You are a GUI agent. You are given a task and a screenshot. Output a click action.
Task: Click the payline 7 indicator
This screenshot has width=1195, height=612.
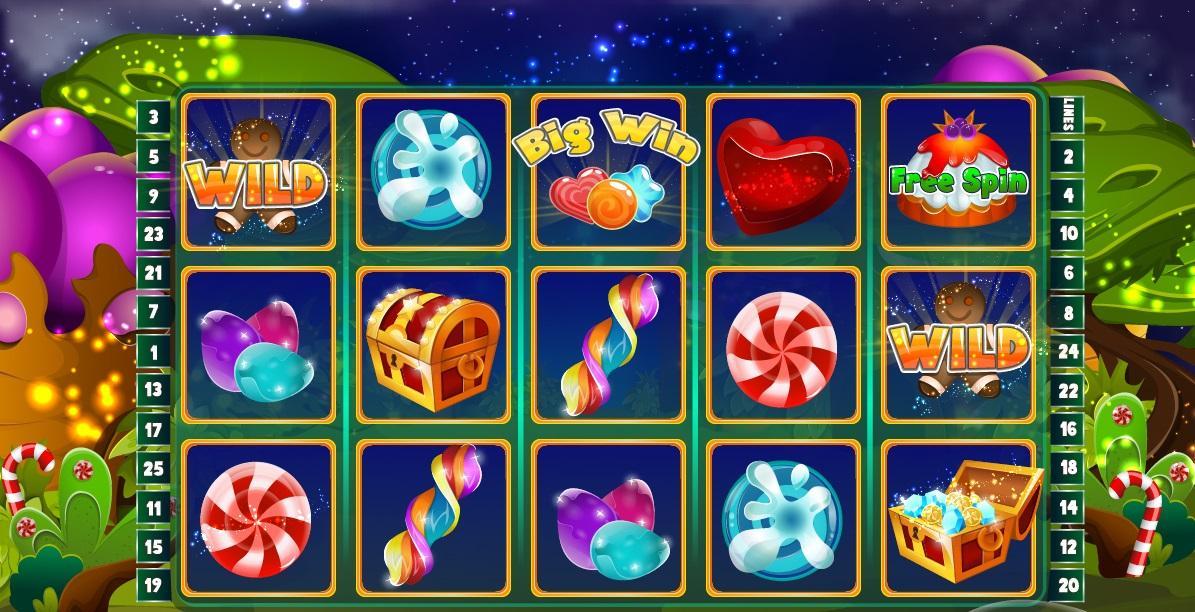click(x=153, y=312)
